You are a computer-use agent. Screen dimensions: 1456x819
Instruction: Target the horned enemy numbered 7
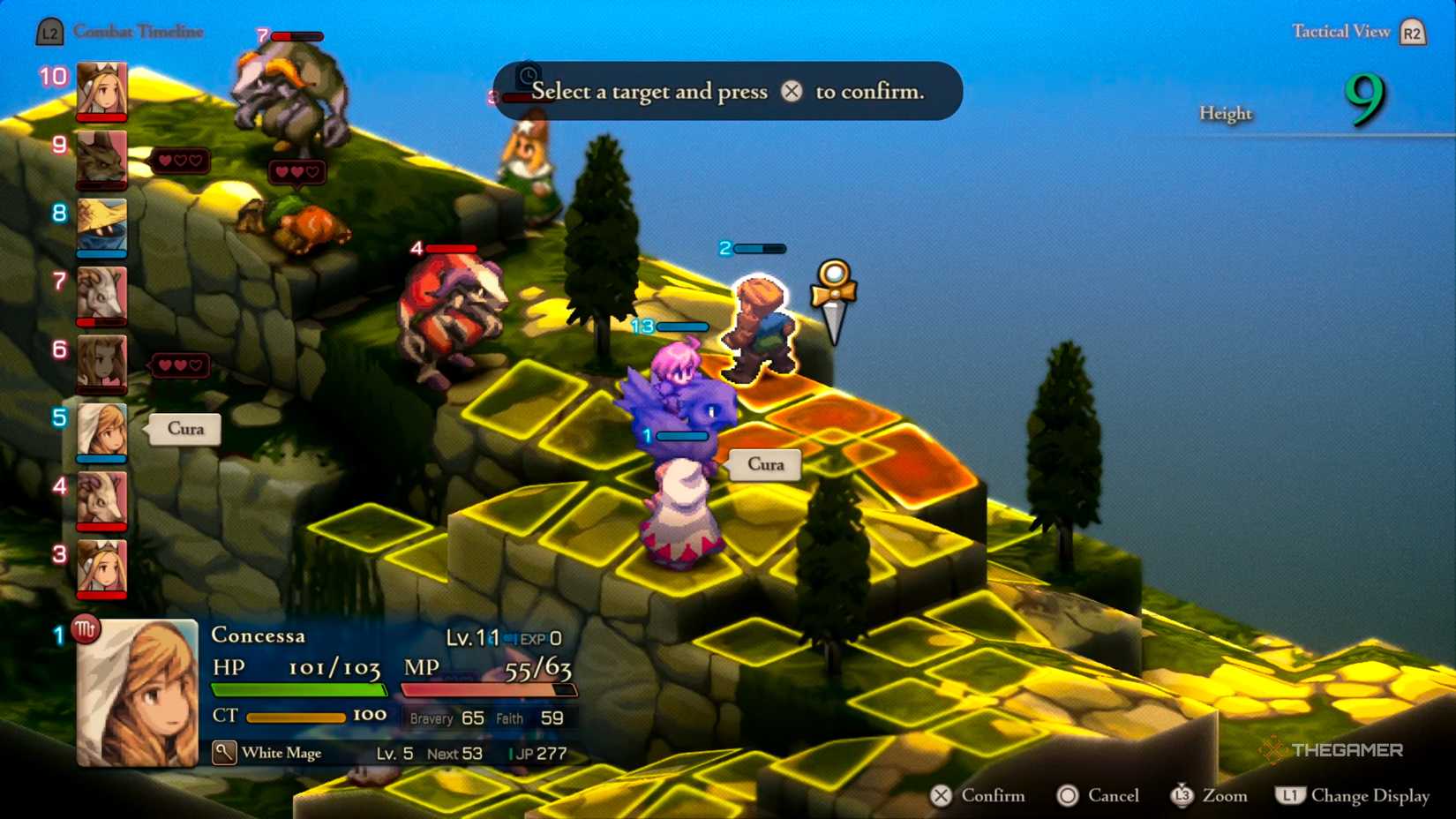click(291, 93)
